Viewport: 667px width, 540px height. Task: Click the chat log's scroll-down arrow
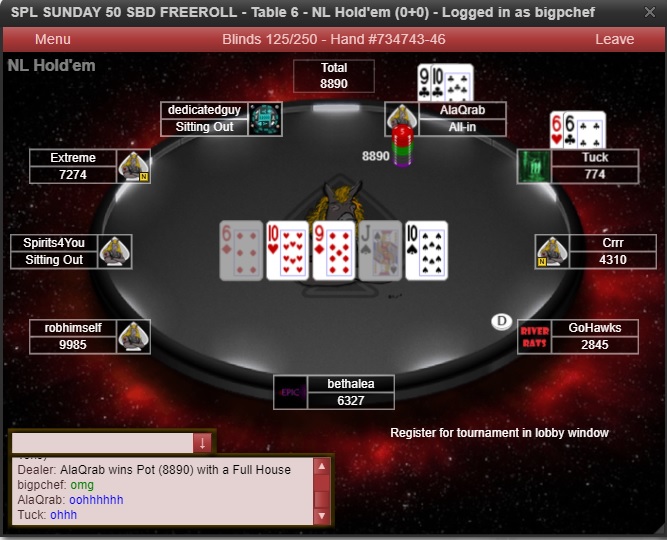[x=321, y=516]
